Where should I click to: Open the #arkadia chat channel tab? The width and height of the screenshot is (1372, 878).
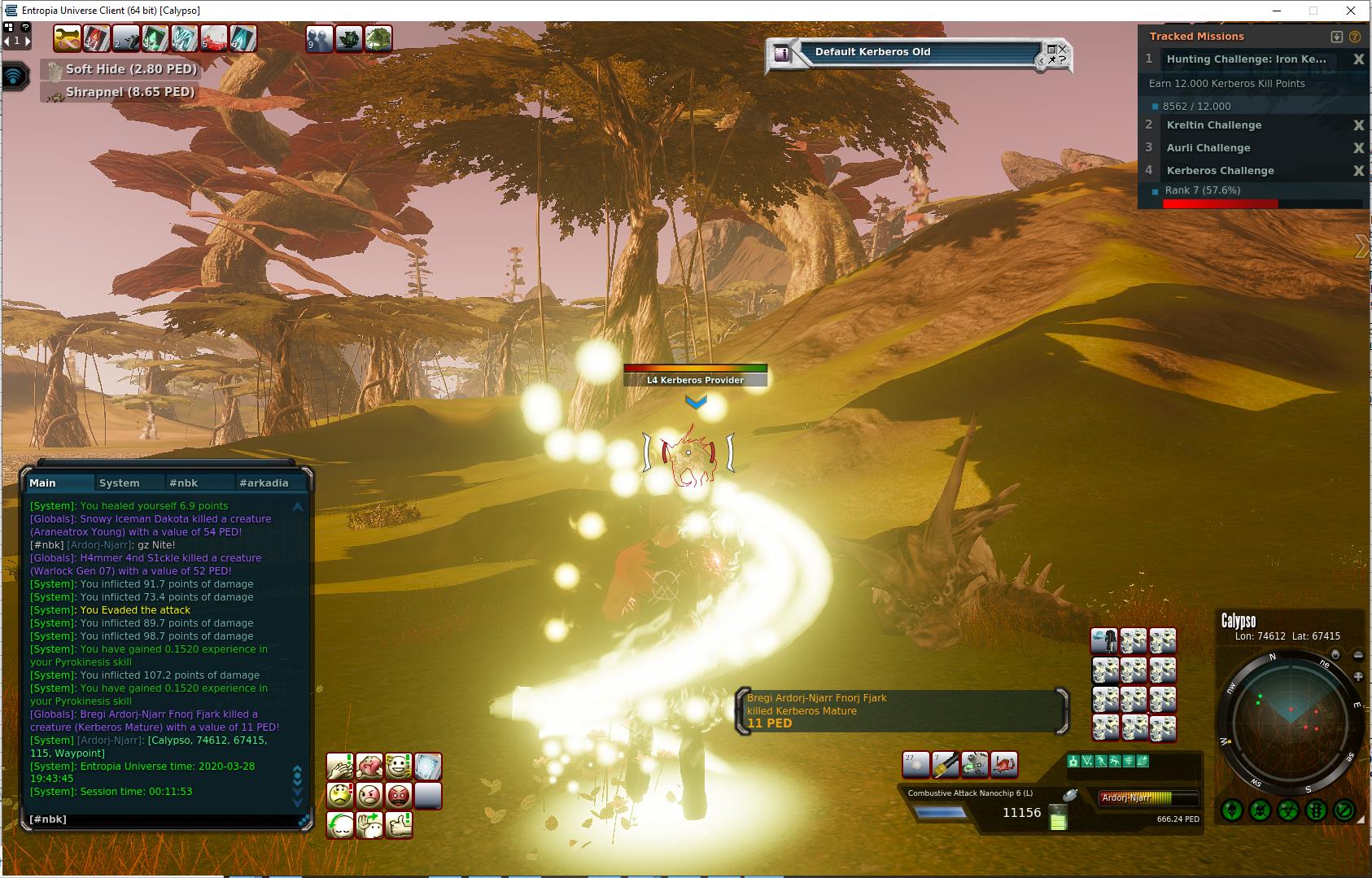pyautogui.click(x=263, y=483)
